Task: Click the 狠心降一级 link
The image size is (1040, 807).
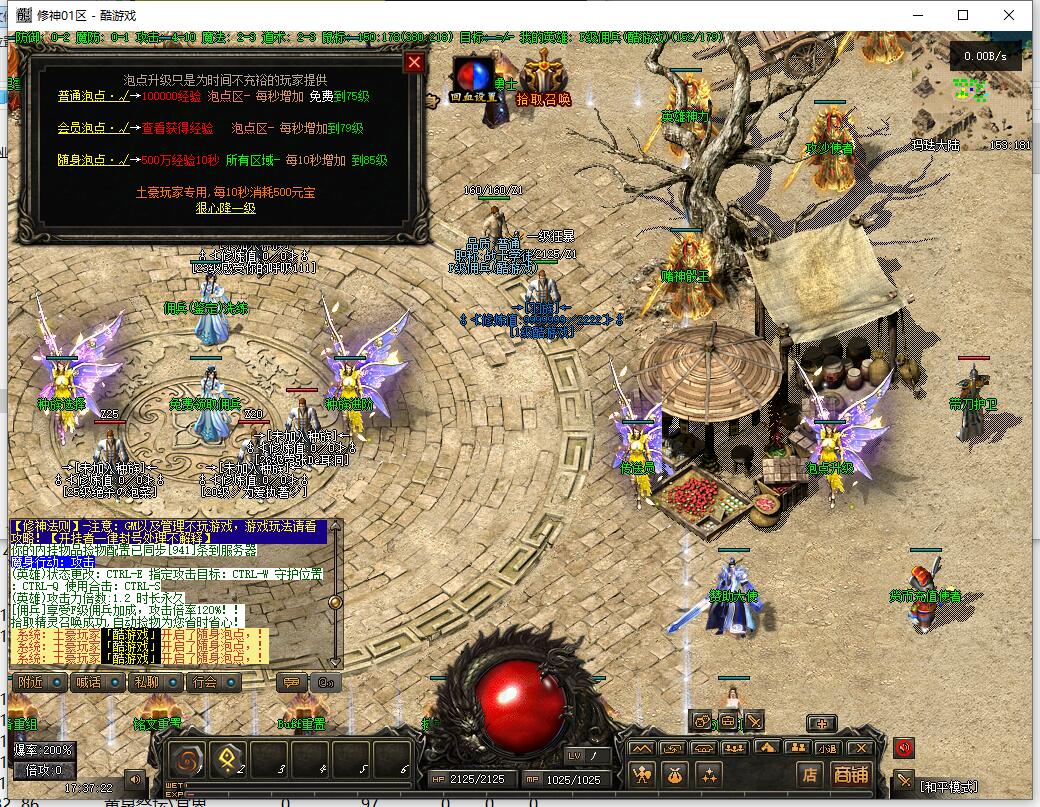Action: (x=225, y=208)
